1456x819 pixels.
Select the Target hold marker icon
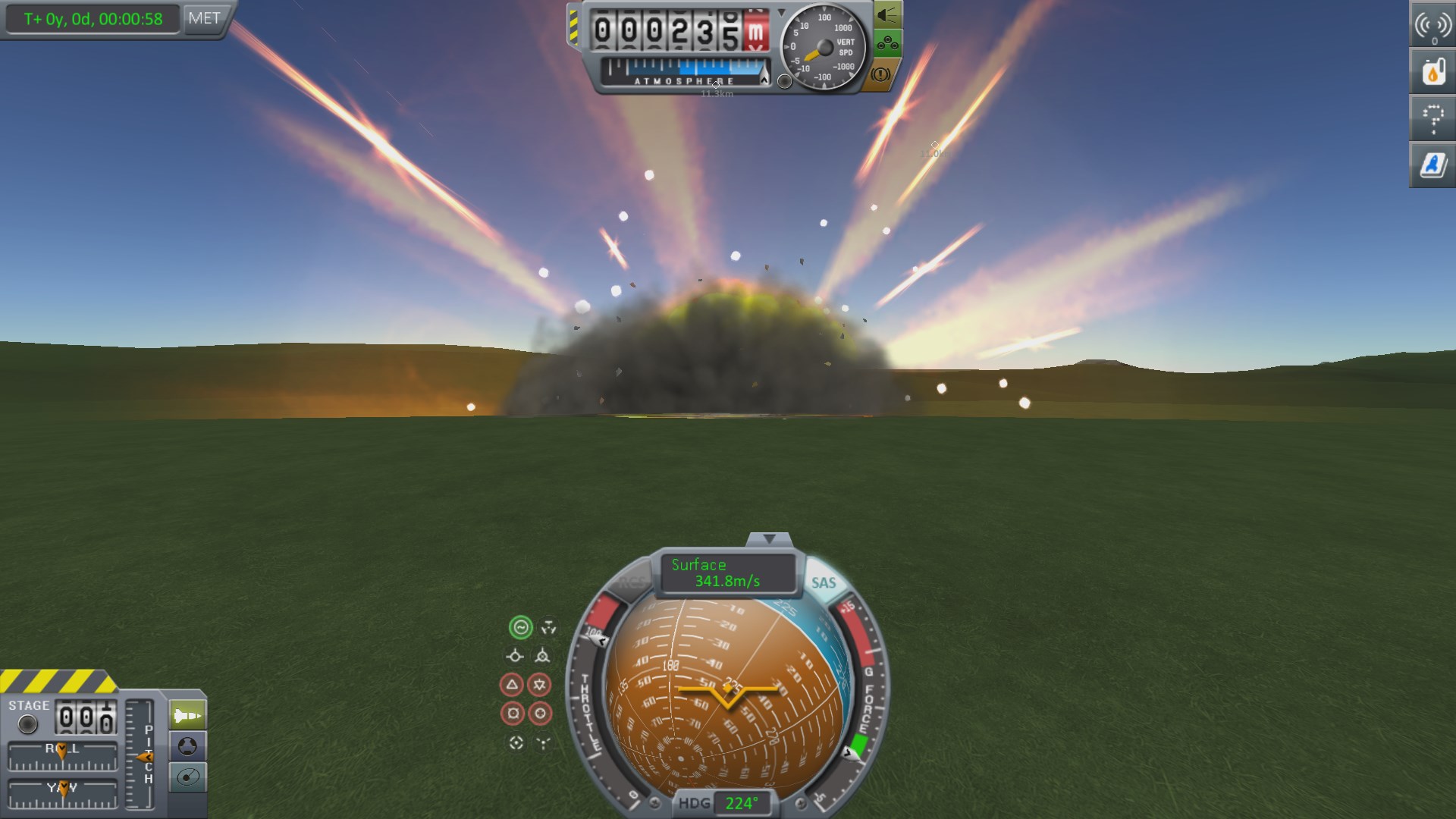tap(516, 742)
